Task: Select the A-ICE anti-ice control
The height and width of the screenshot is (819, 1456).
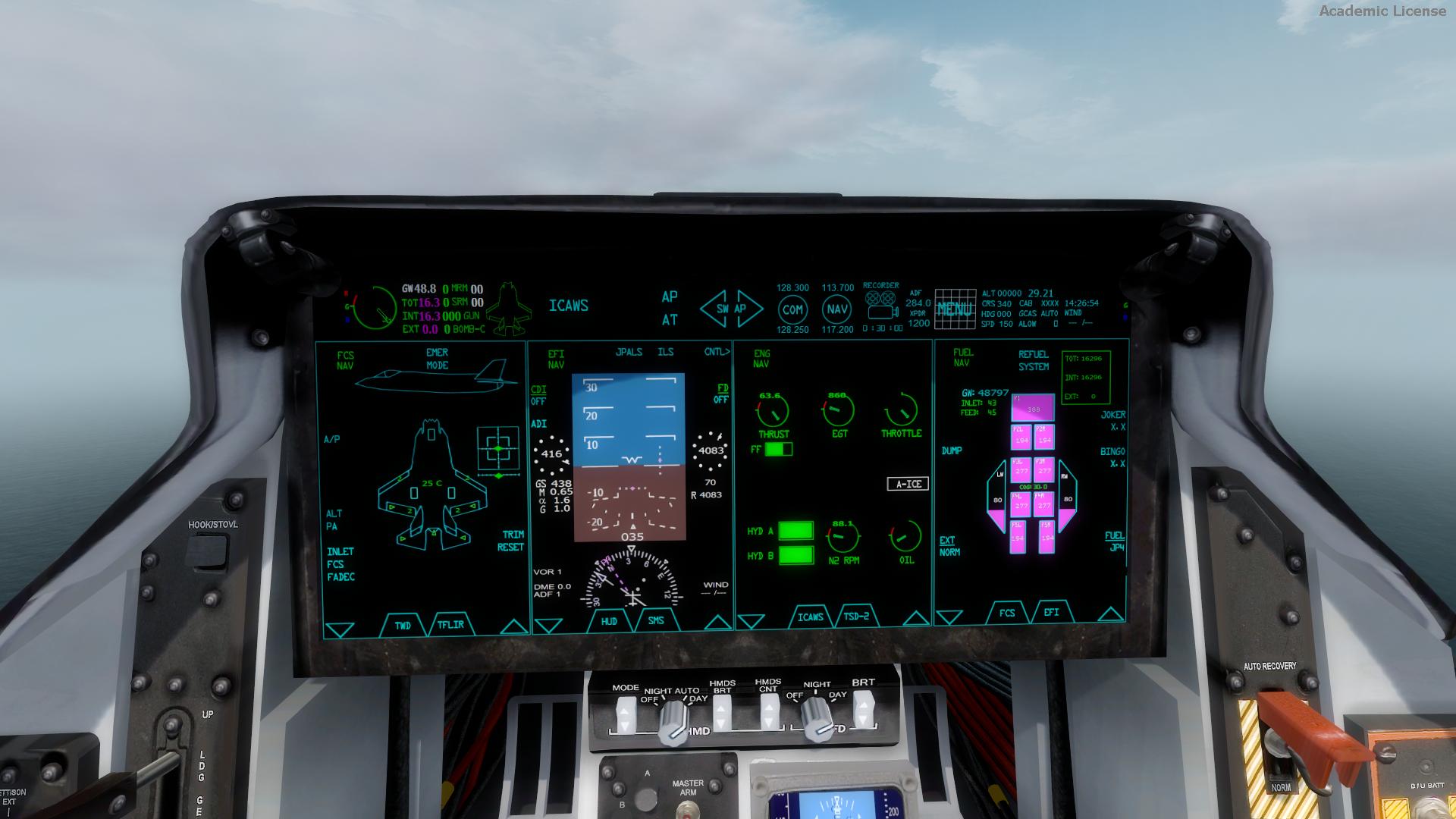Action: (908, 484)
